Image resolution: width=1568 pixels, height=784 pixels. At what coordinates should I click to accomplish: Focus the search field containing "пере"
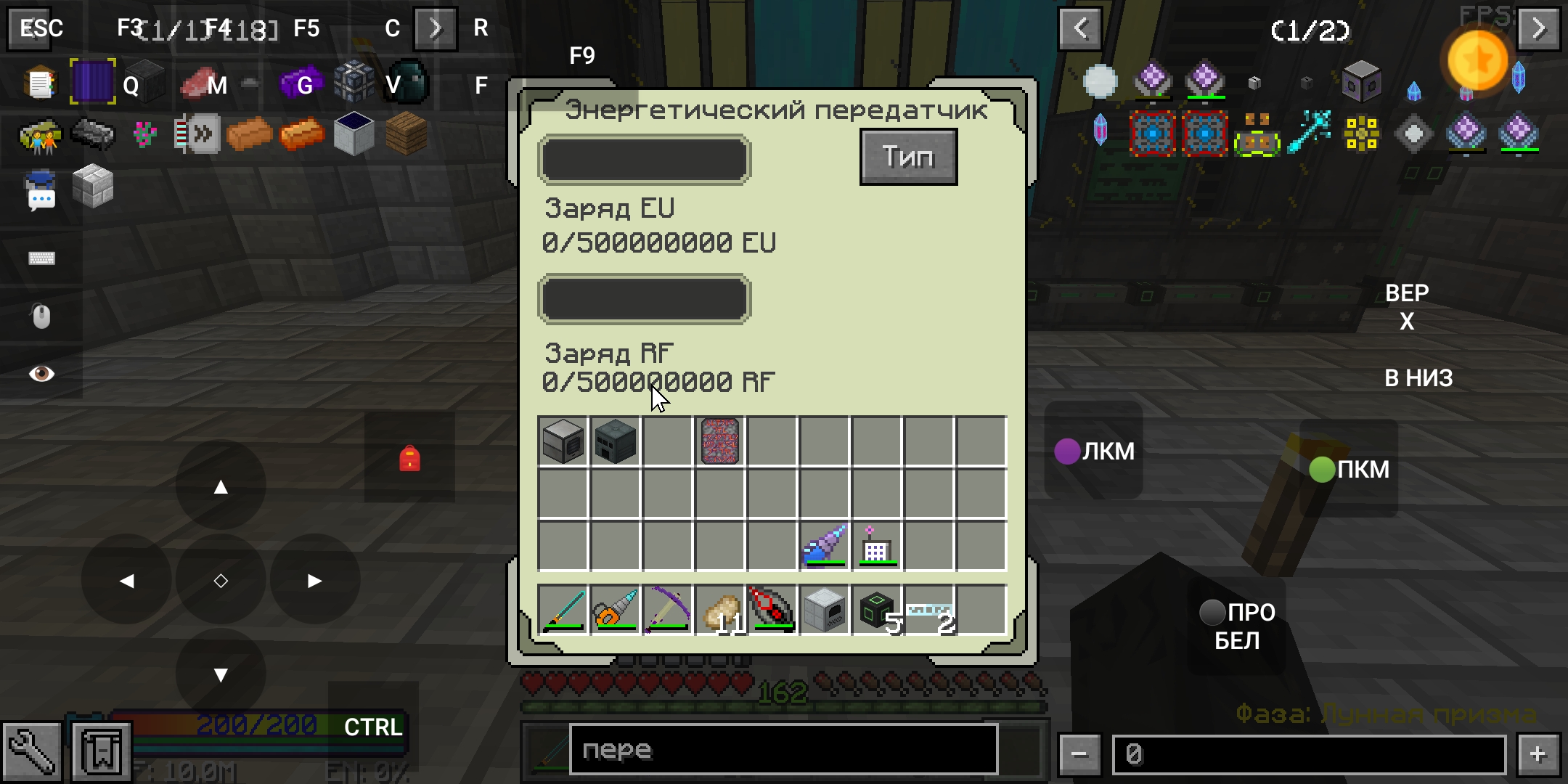tap(783, 751)
